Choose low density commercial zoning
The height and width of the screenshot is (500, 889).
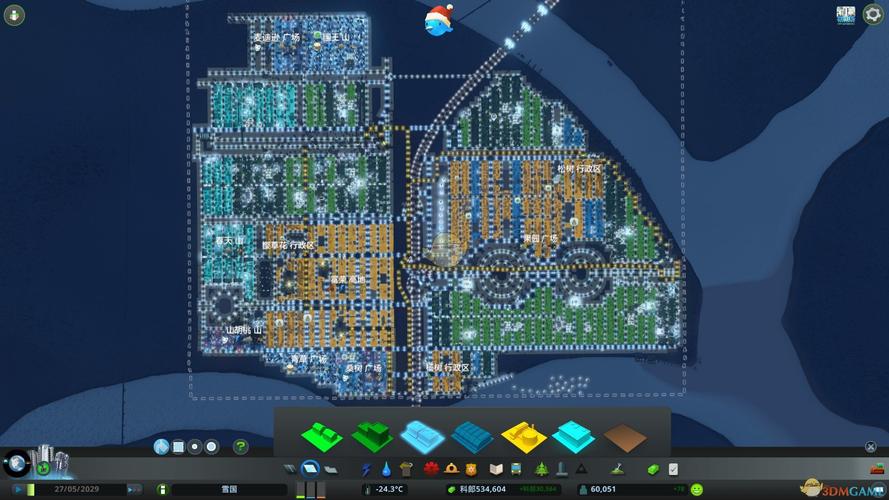point(422,435)
